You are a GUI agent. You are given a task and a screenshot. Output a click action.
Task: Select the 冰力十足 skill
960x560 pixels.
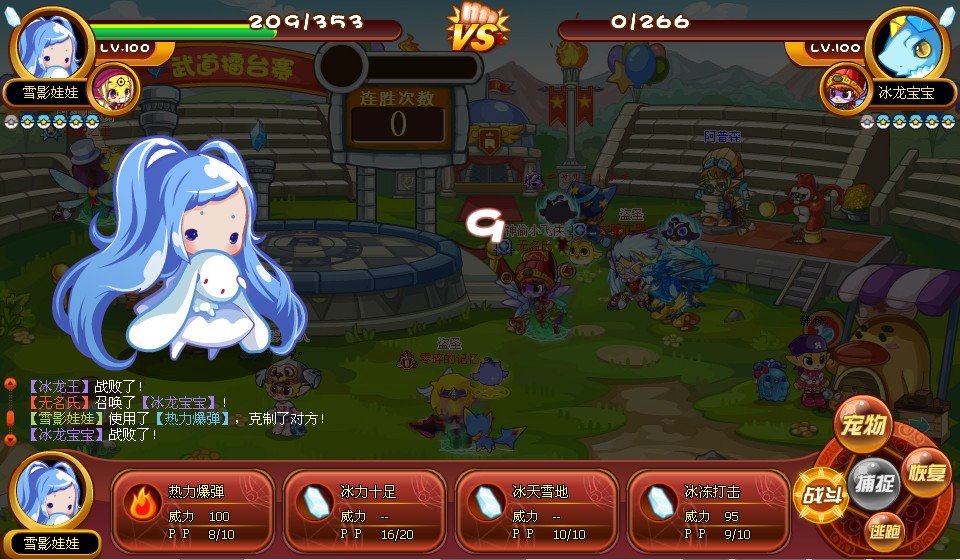(364, 505)
